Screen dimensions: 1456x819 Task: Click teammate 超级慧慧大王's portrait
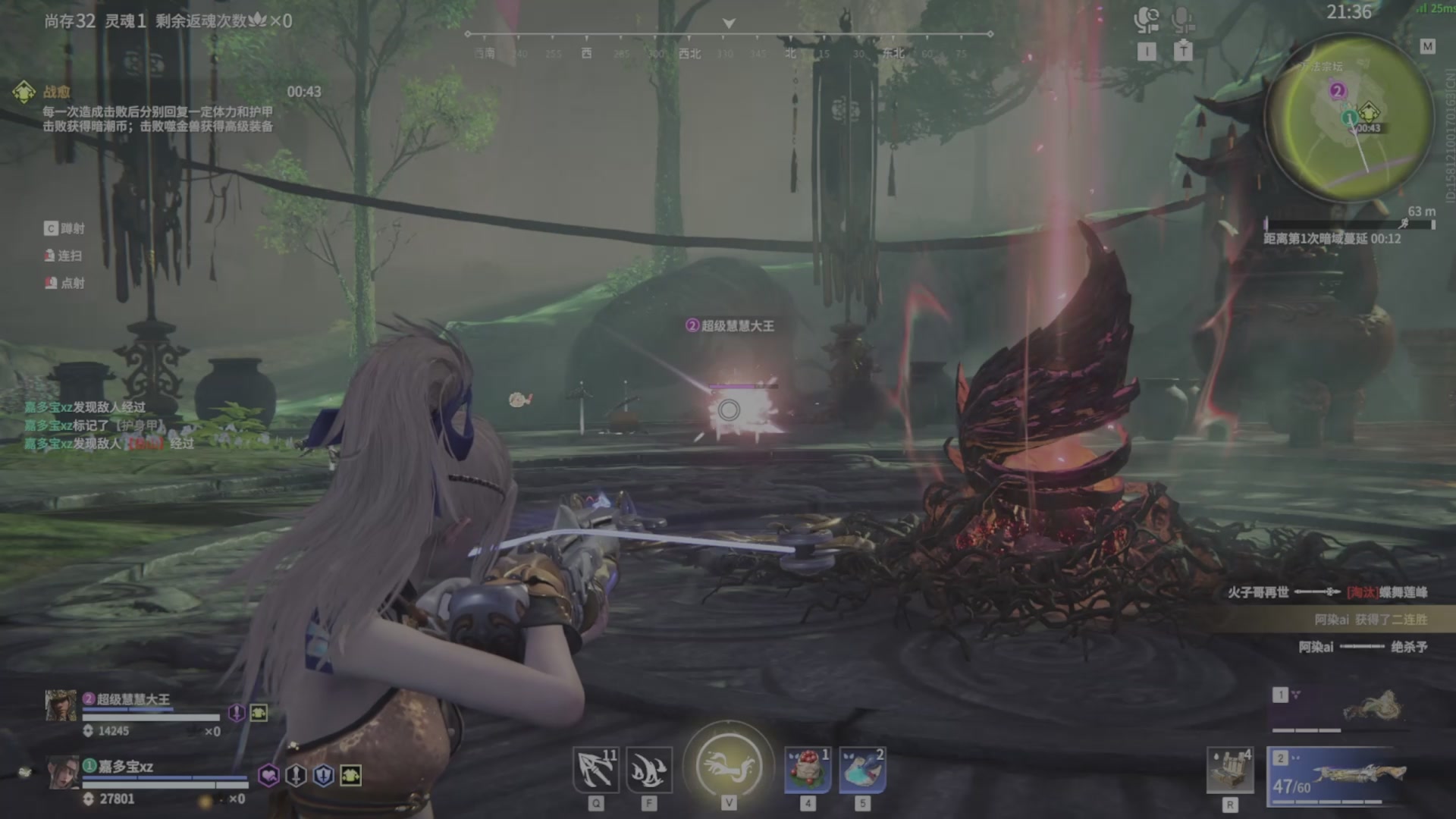(x=61, y=706)
